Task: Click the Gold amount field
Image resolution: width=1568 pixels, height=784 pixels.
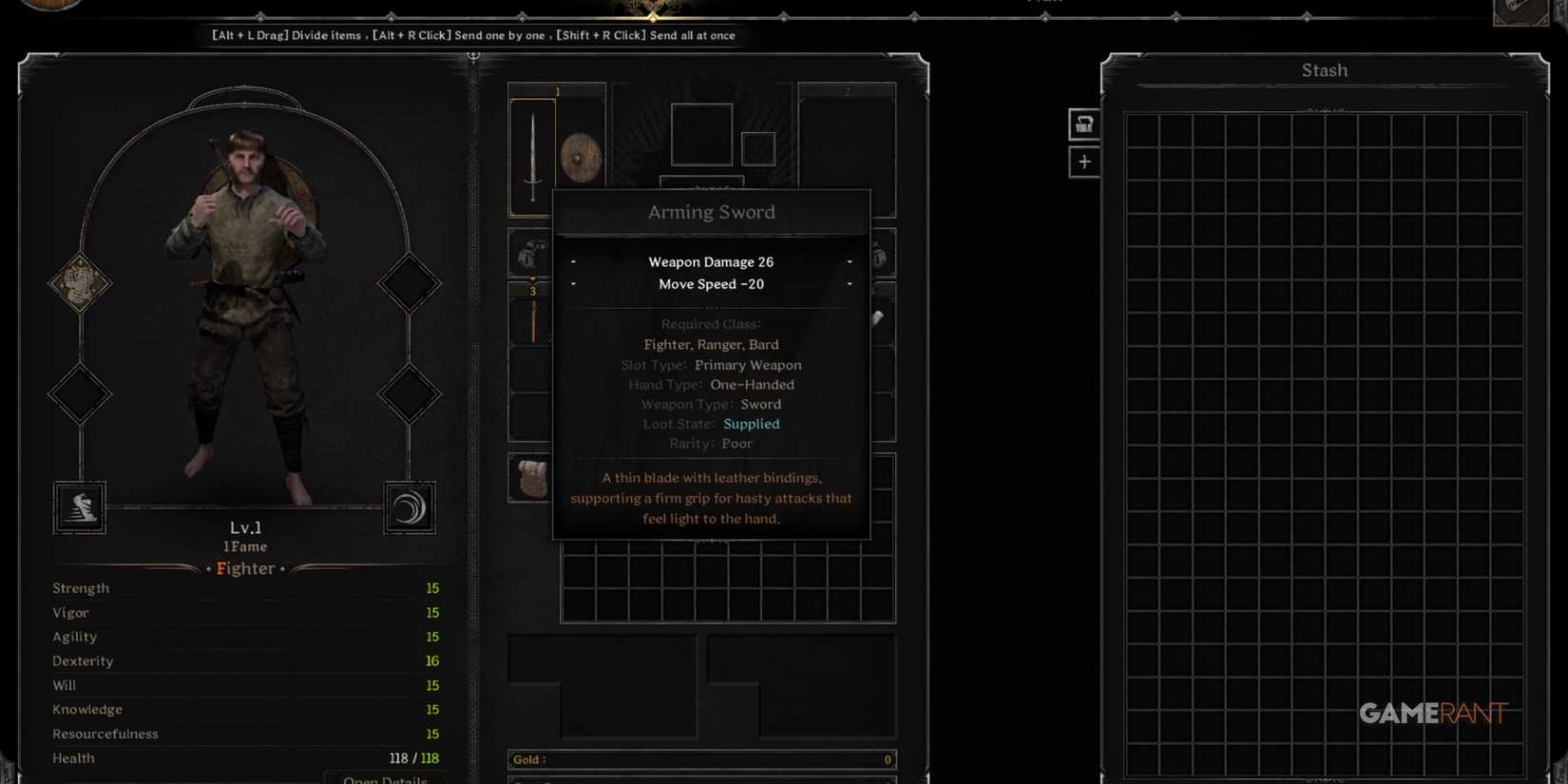Action: click(x=700, y=758)
